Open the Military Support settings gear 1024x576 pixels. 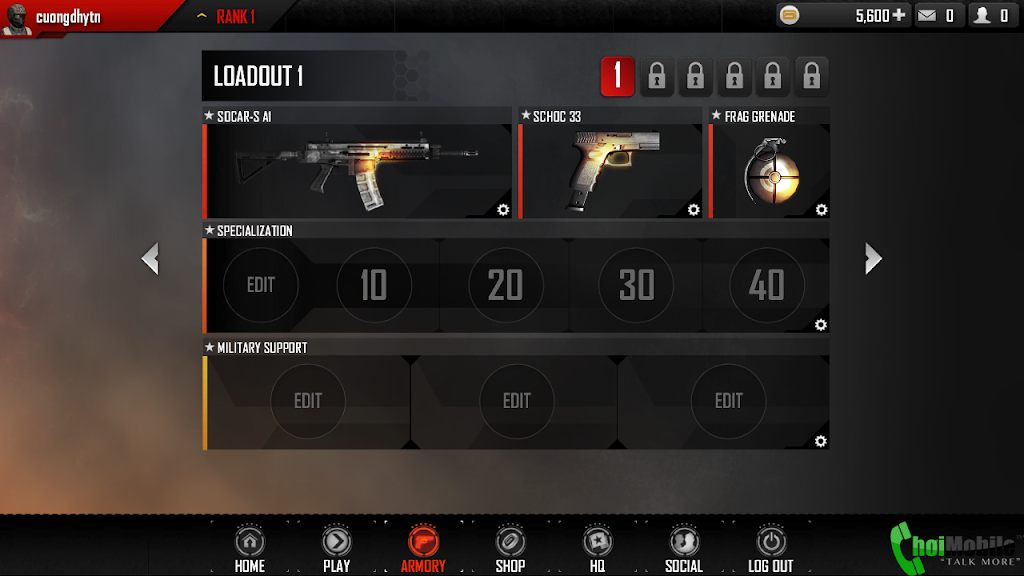[x=821, y=441]
